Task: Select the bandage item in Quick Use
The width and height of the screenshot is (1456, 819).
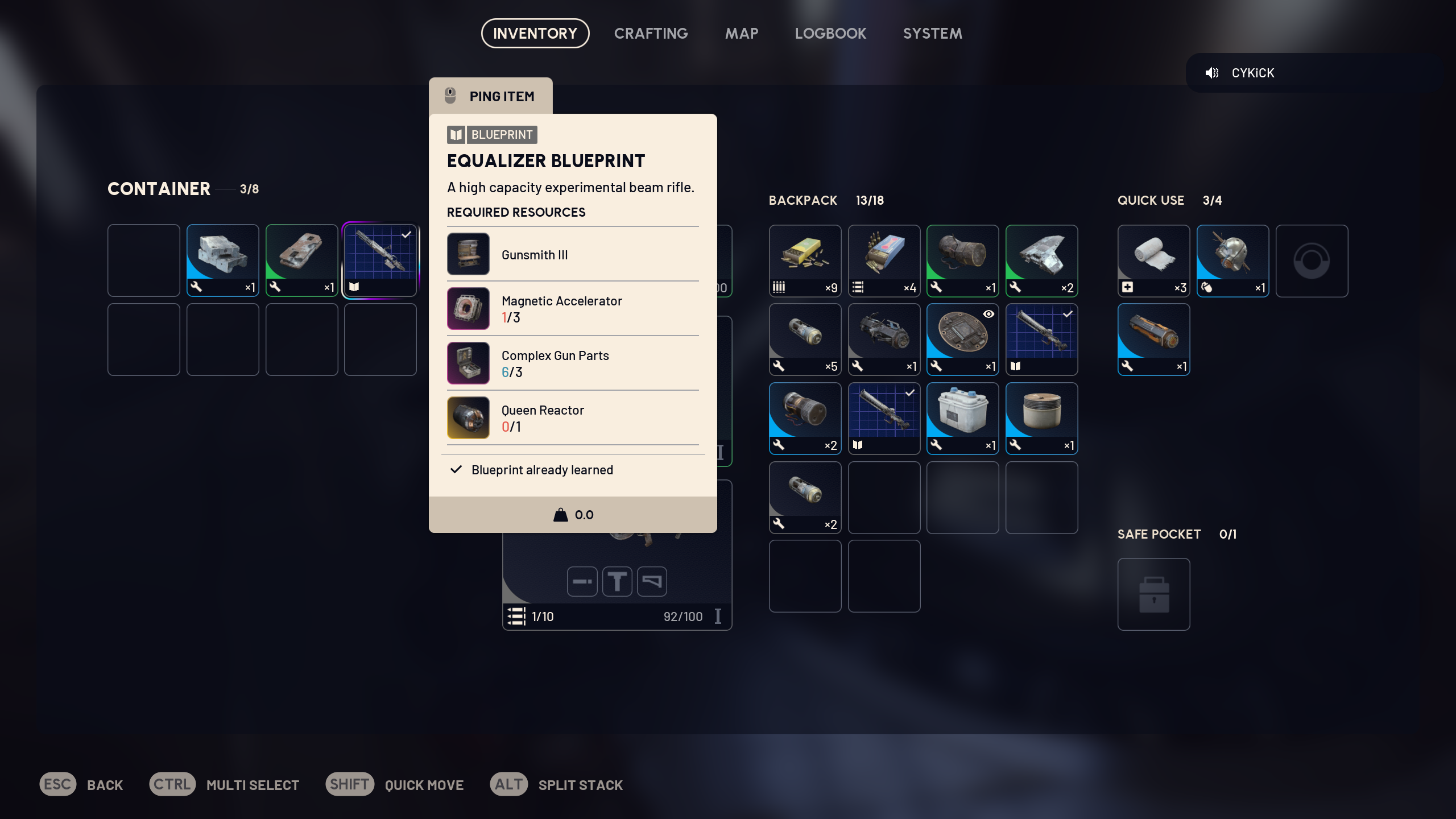Action: coord(1153,259)
